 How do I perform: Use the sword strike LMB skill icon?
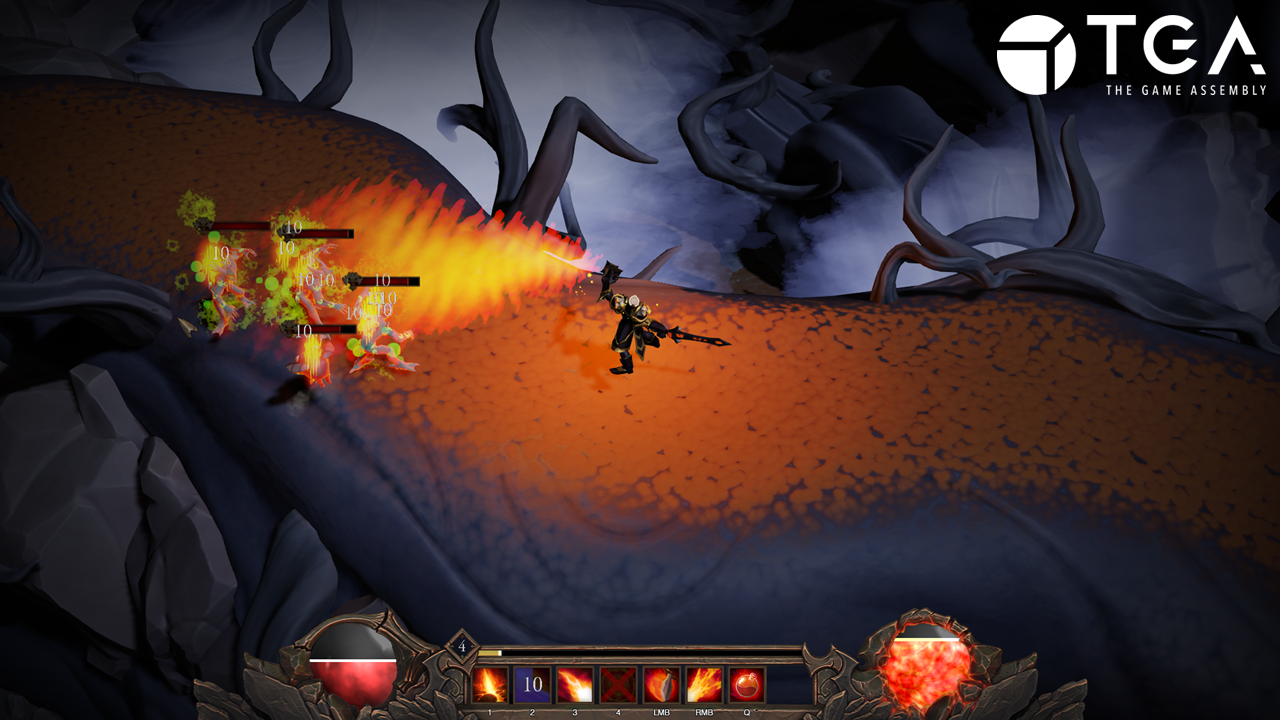pos(661,685)
